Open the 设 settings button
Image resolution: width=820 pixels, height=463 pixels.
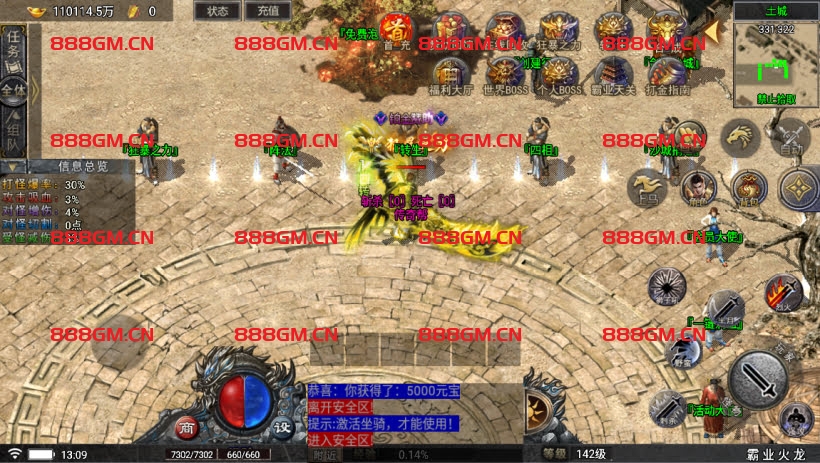click(x=283, y=427)
